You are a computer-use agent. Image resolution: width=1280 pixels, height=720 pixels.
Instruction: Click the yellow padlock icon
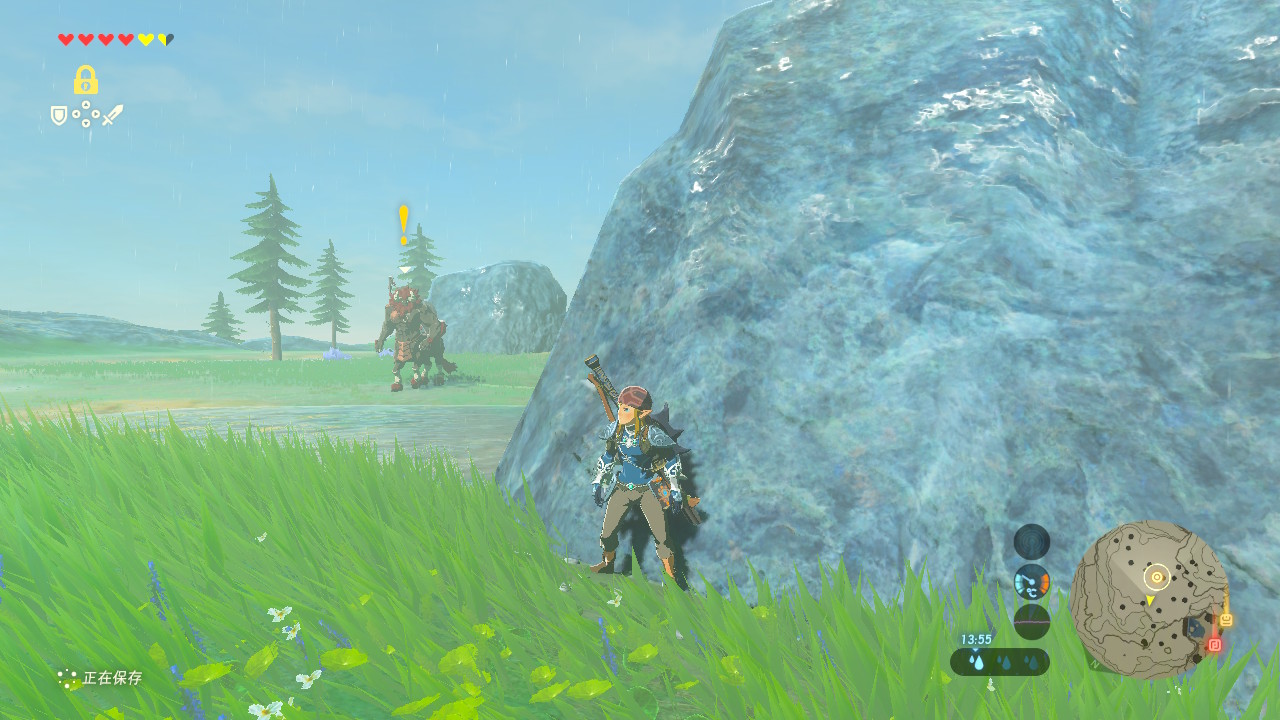pyautogui.click(x=86, y=80)
